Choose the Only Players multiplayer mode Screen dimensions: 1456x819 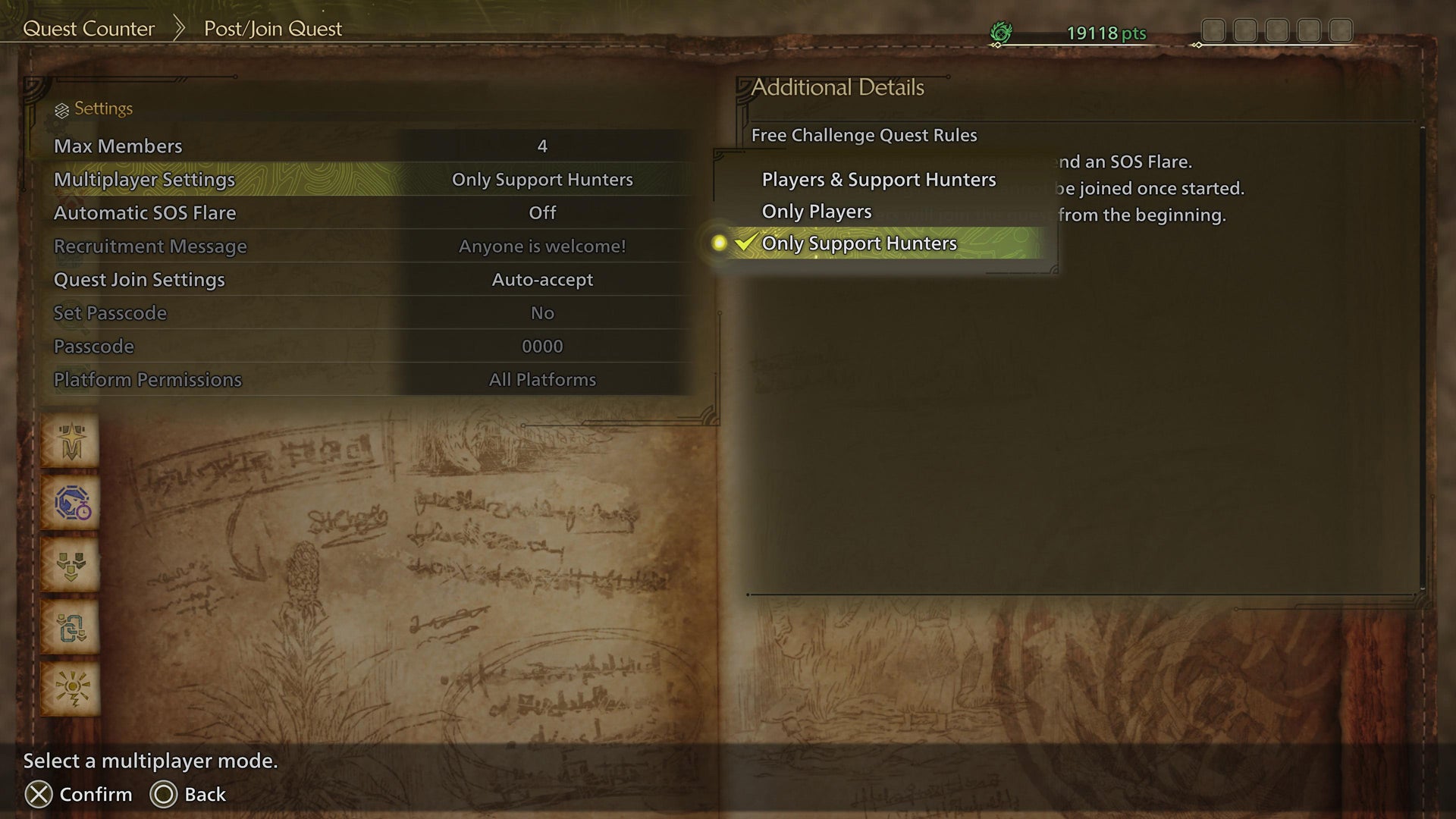click(816, 212)
